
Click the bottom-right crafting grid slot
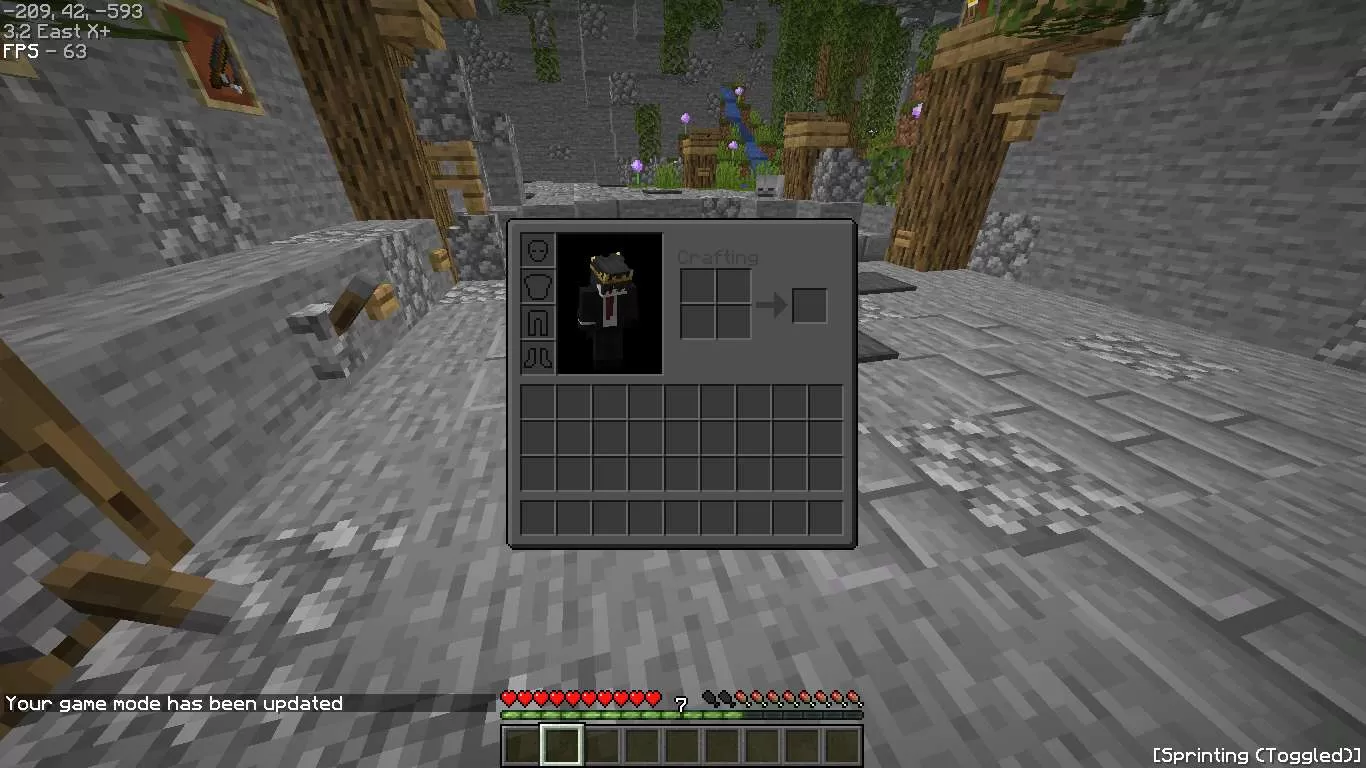[734, 321]
